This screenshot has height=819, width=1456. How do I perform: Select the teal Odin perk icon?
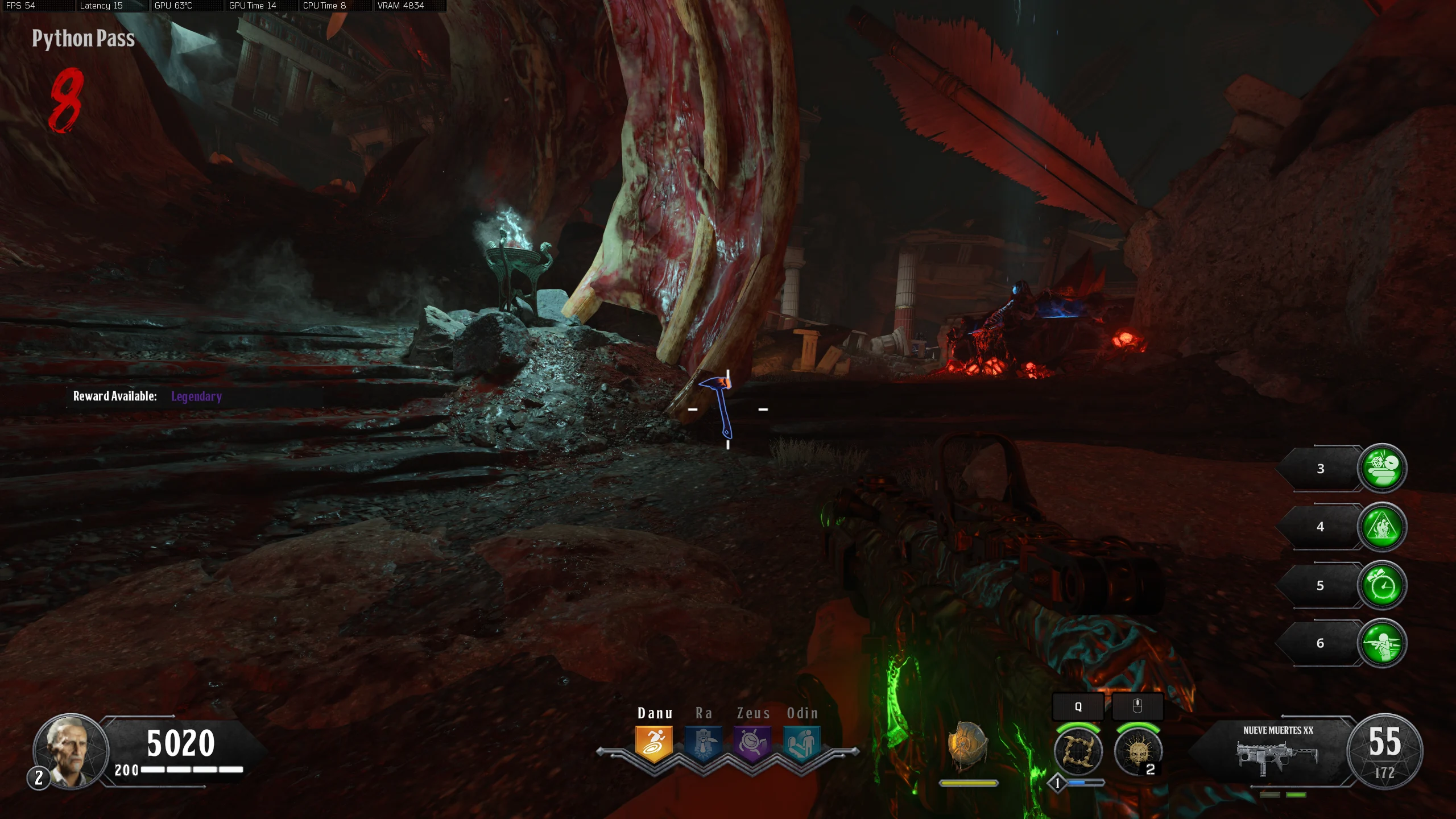(x=802, y=743)
